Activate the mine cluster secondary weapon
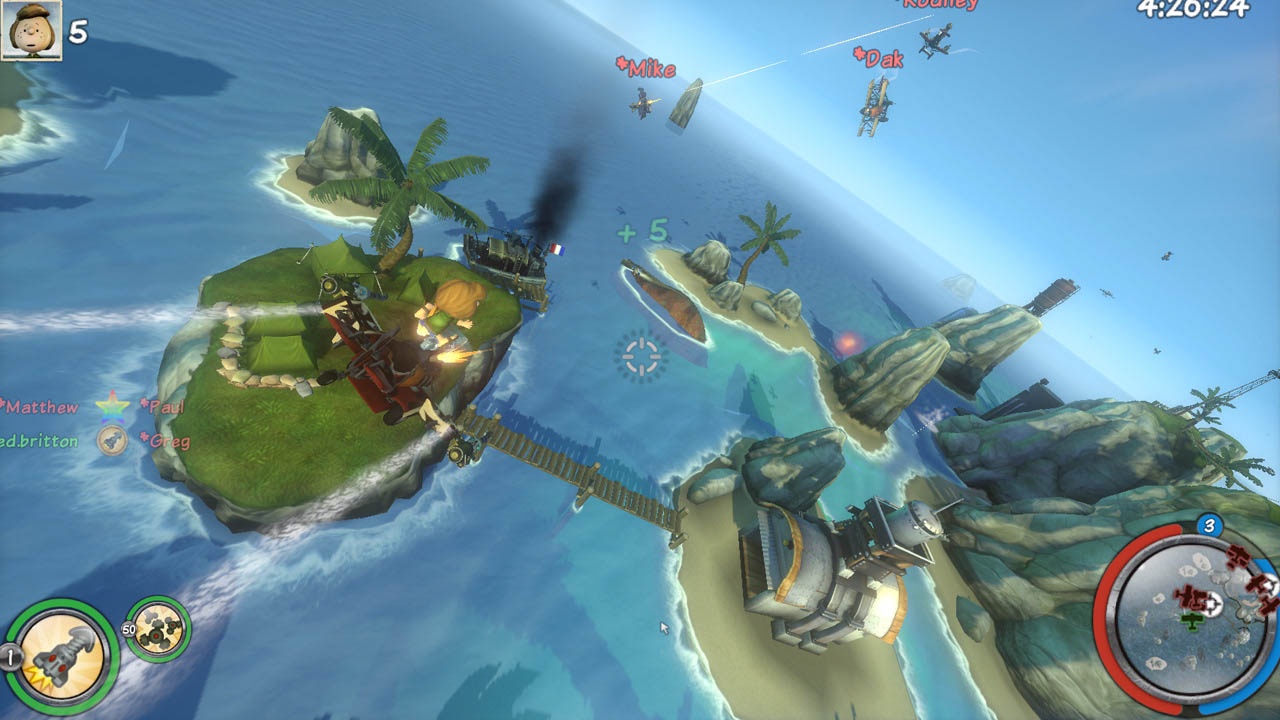Screen dimensions: 1280x720 [x=158, y=630]
